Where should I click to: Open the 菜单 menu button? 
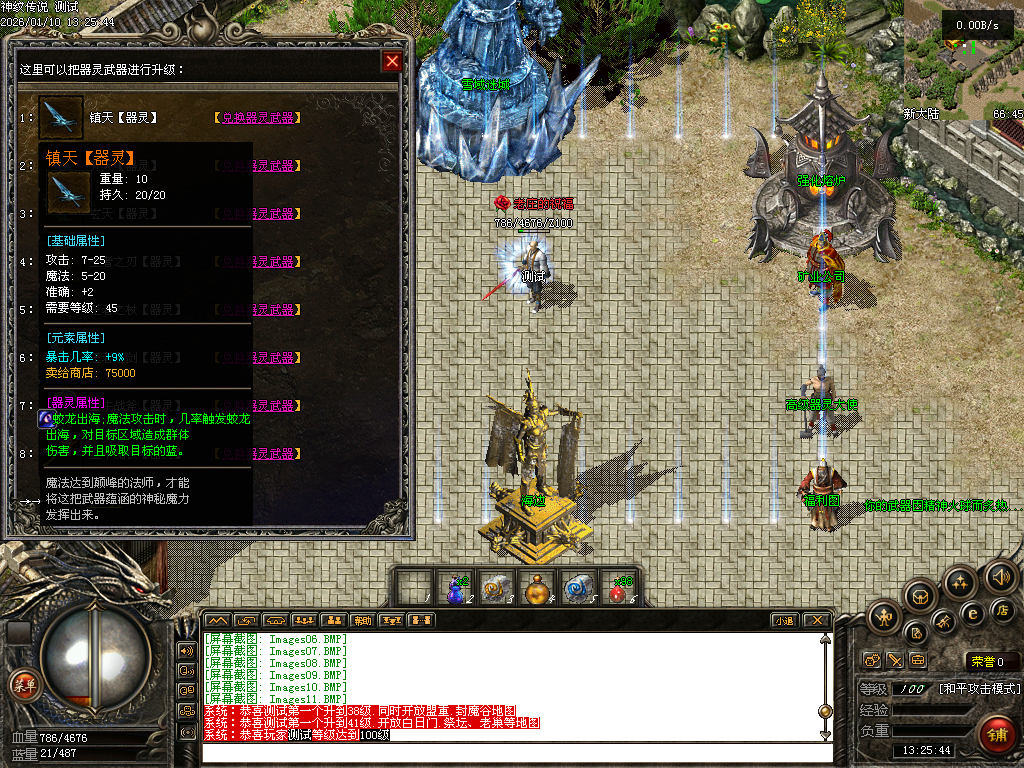pos(23,685)
